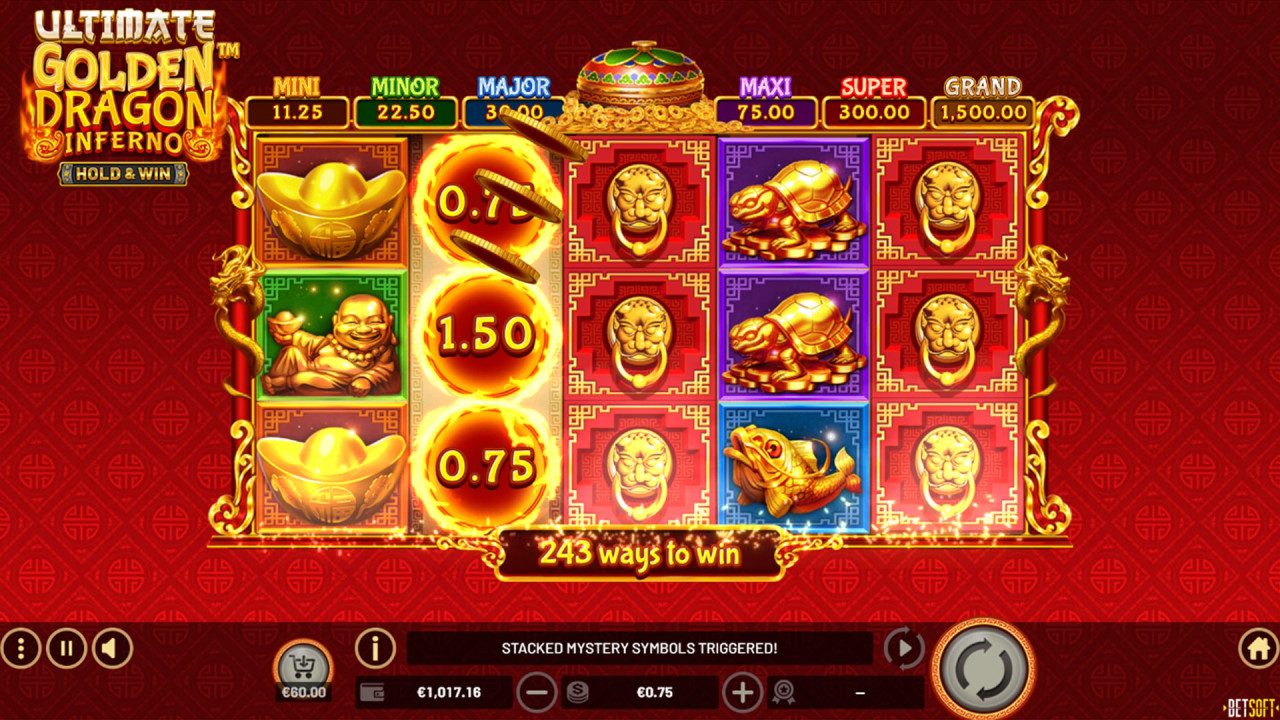Click the GRAND 1,500.00 jackpot display
Viewport: 1280px width, 720px height.
coord(983,100)
